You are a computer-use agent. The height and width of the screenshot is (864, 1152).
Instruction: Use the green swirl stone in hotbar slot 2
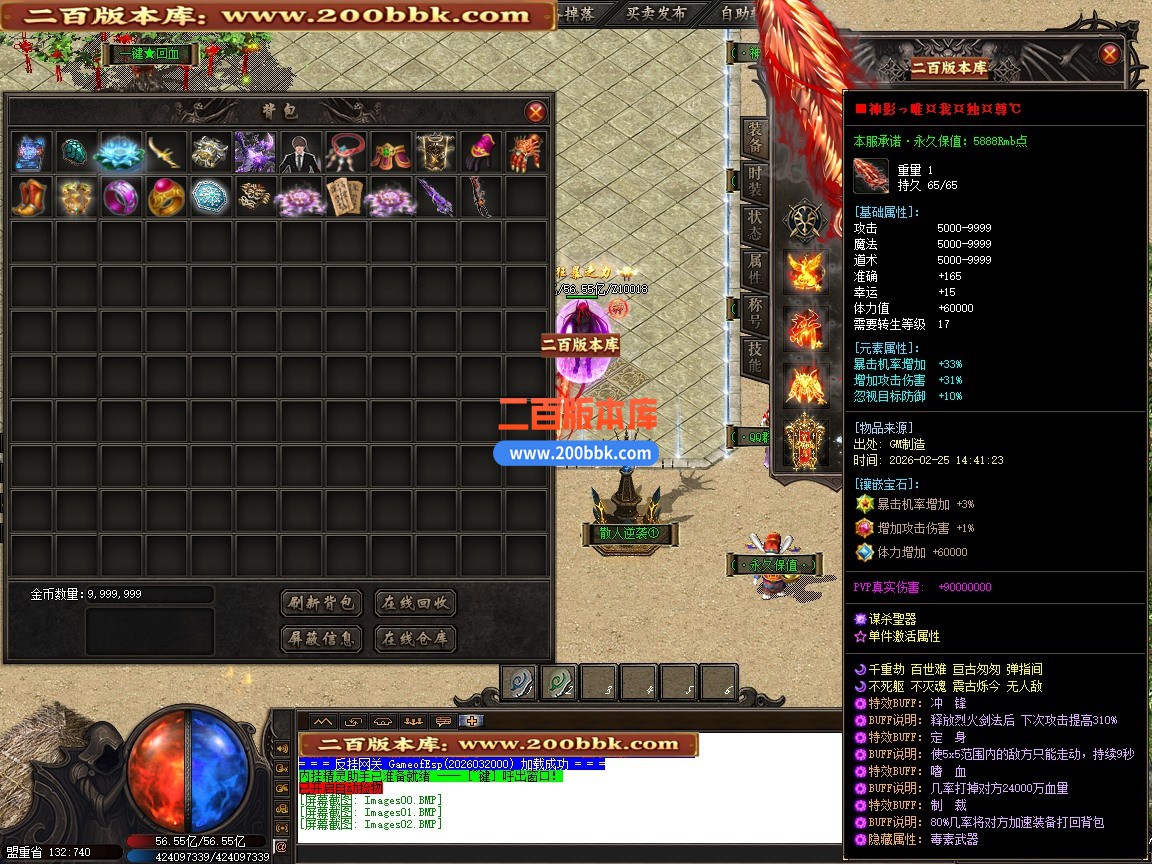[x=560, y=683]
